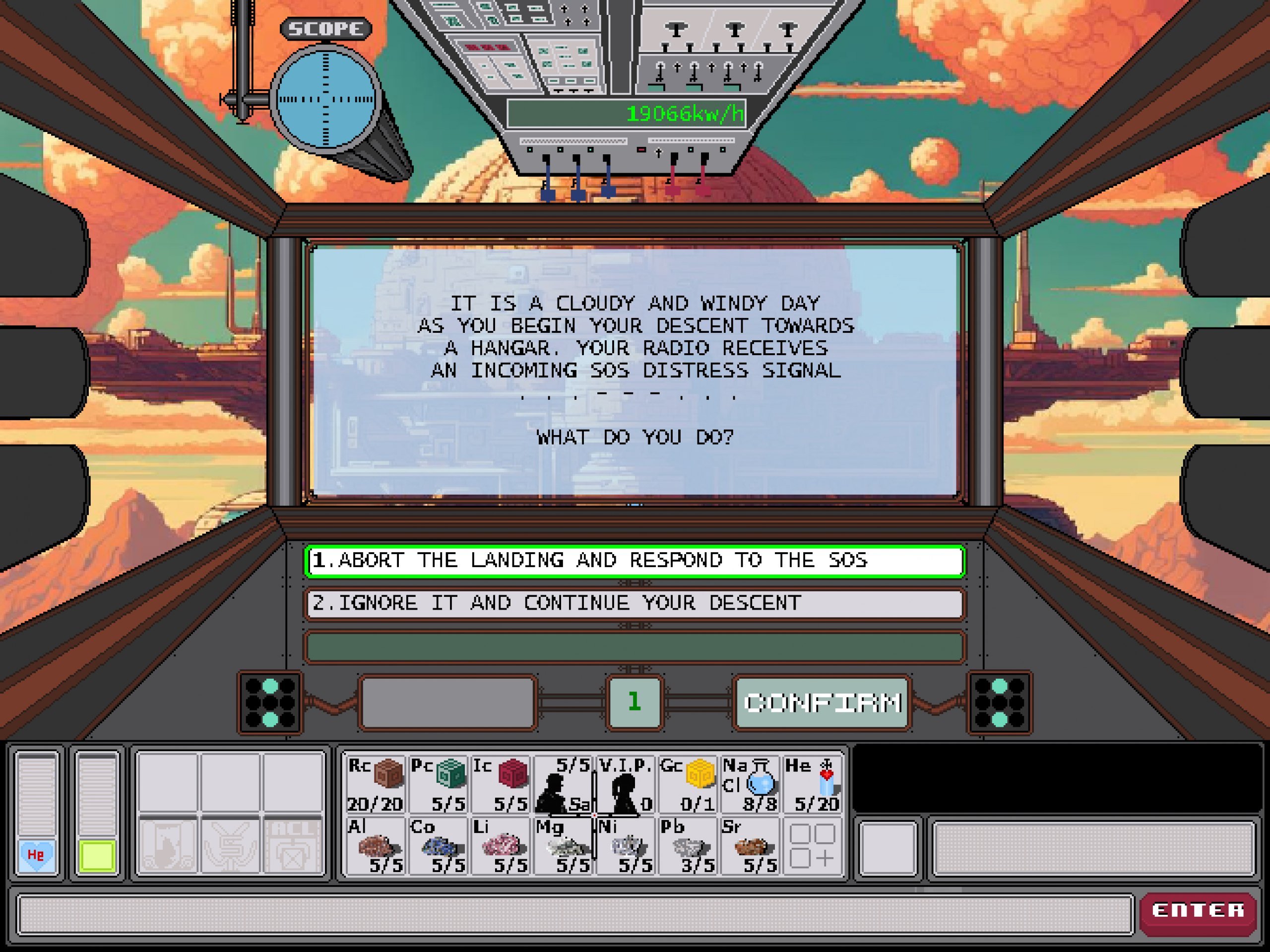
Task: Select the Li lithium ore slot
Action: pyautogui.click(x=500, y=846)
